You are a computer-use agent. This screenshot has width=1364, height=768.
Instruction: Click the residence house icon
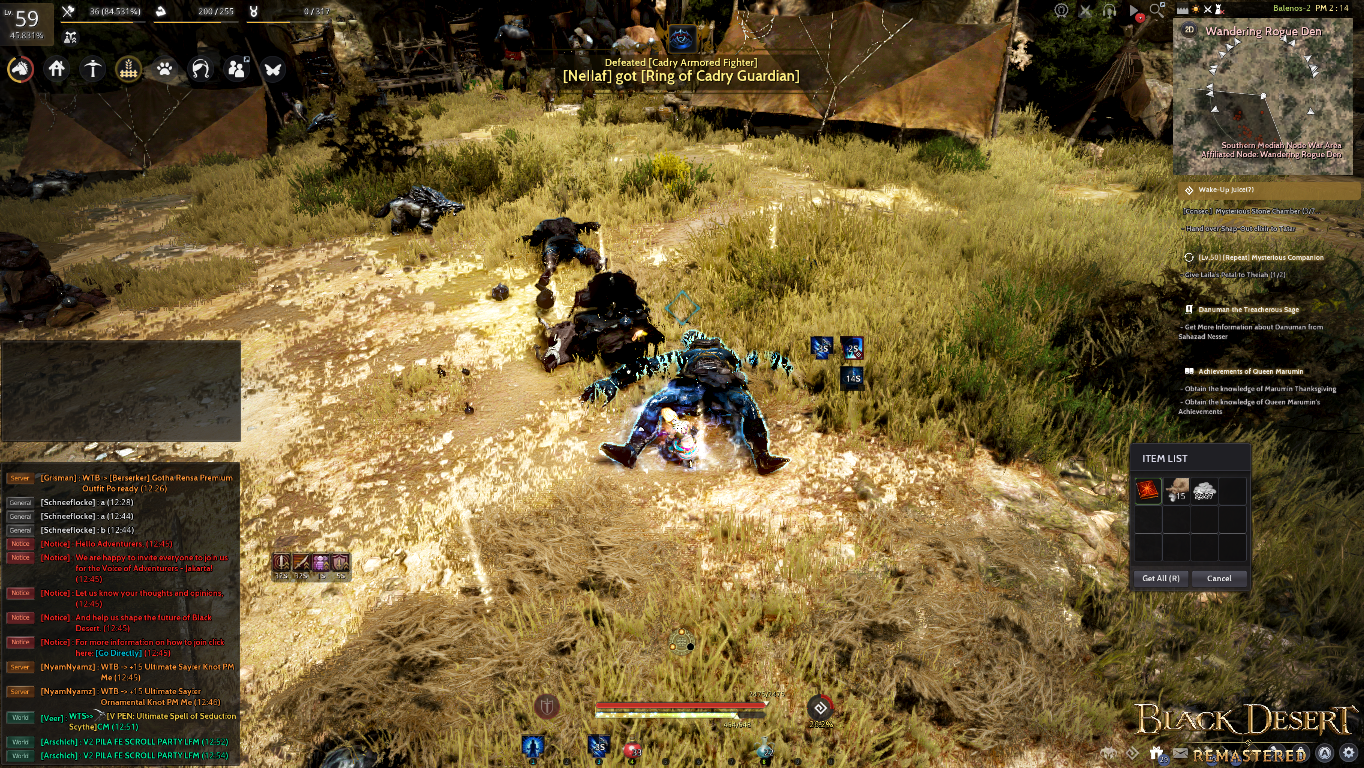[x=57, y=70]
